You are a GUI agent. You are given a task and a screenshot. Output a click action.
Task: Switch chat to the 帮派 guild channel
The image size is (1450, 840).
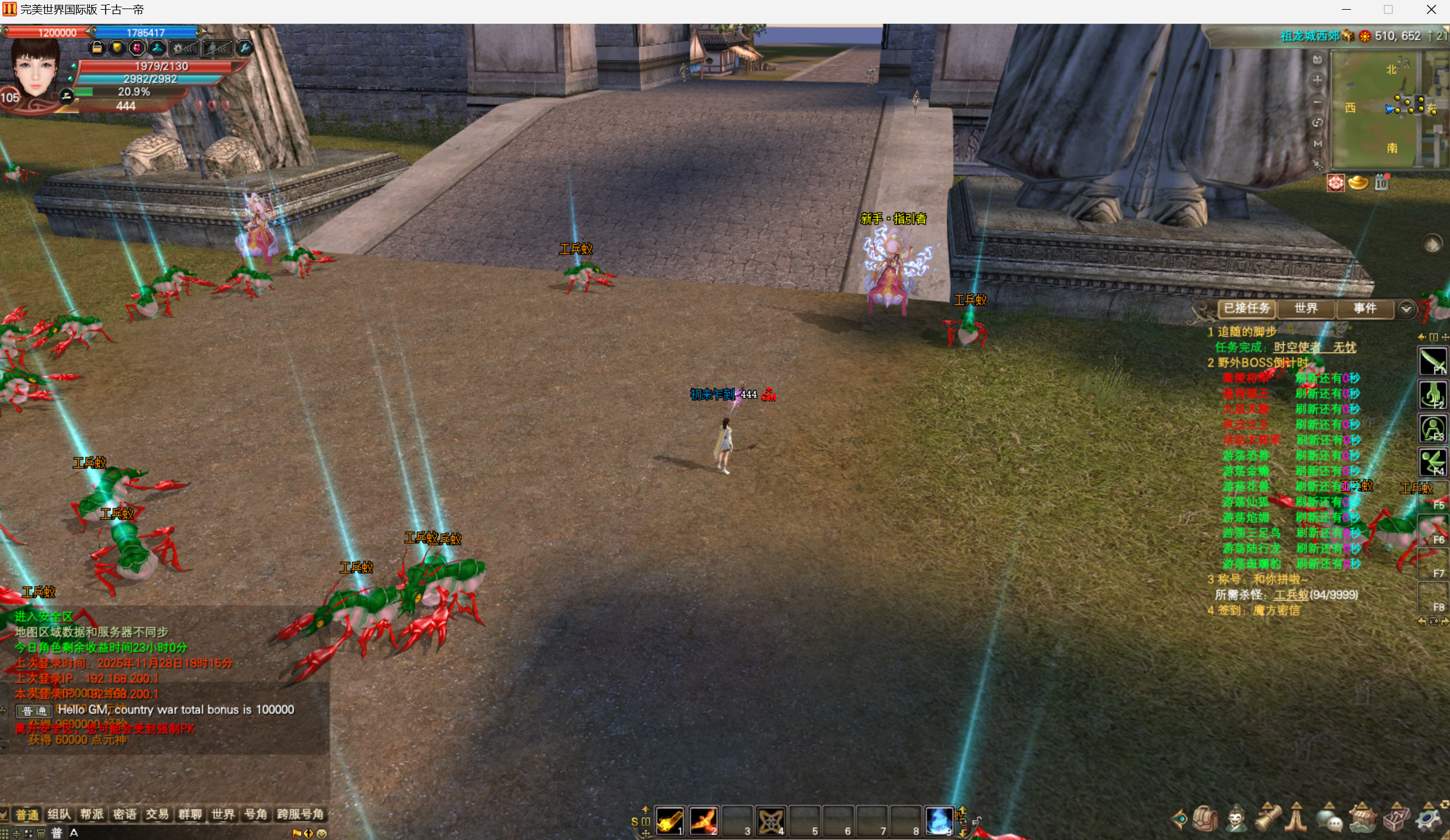92,814
